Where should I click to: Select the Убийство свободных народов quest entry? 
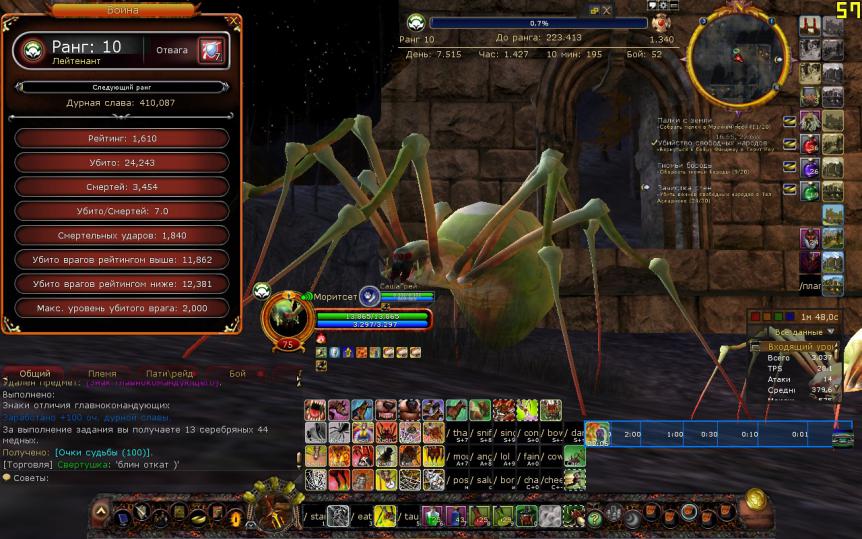710,143
